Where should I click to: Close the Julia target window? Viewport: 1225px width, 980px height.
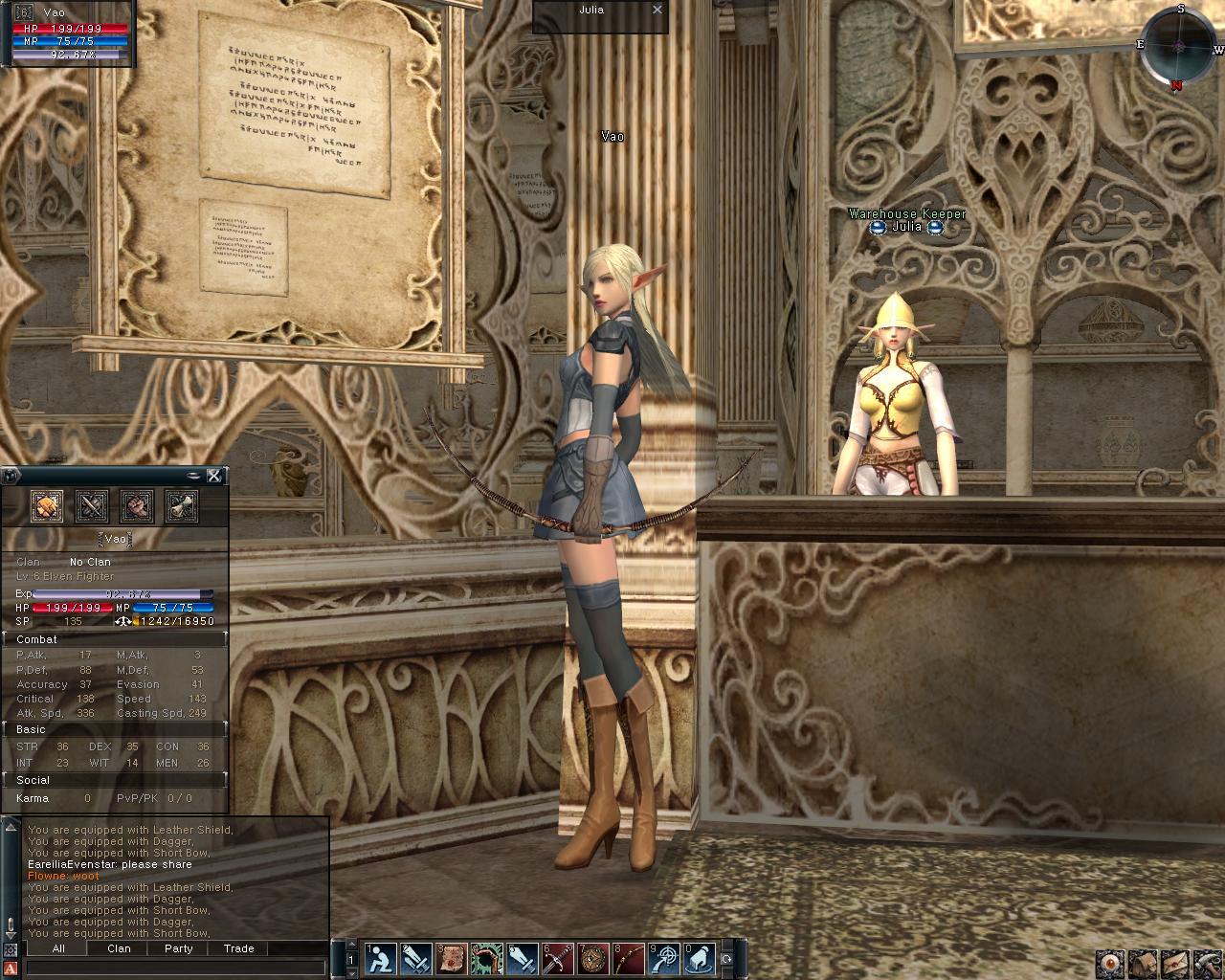[657, 10]
